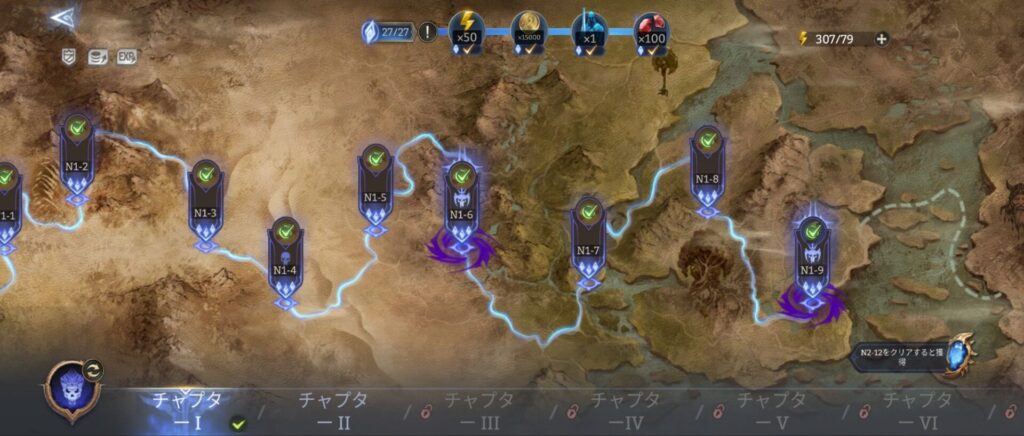Open the coin stack icon
Screen dimensions: 1024x436
tap(98, 56)
